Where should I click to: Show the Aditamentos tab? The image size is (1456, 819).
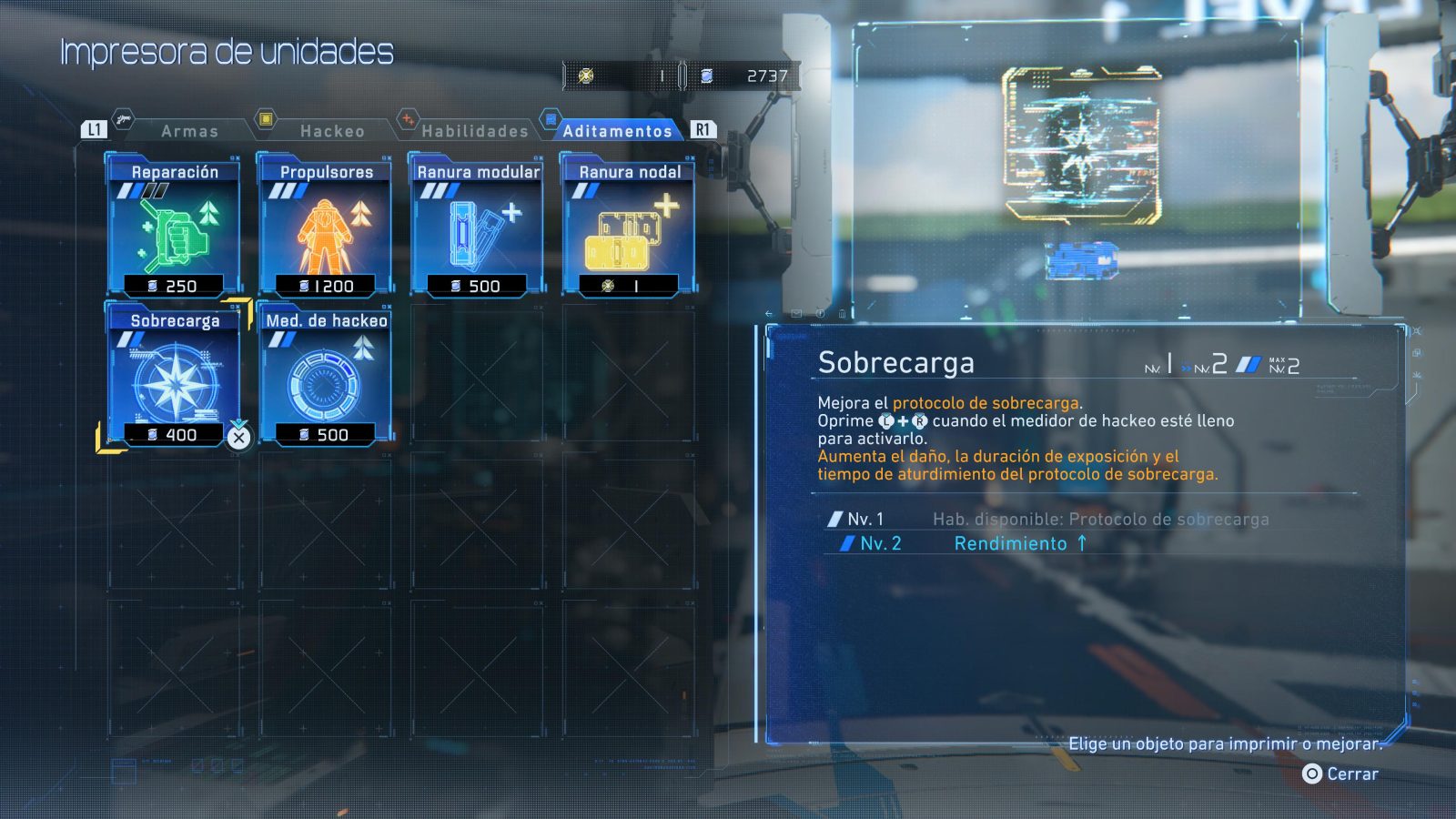[617, 131]
